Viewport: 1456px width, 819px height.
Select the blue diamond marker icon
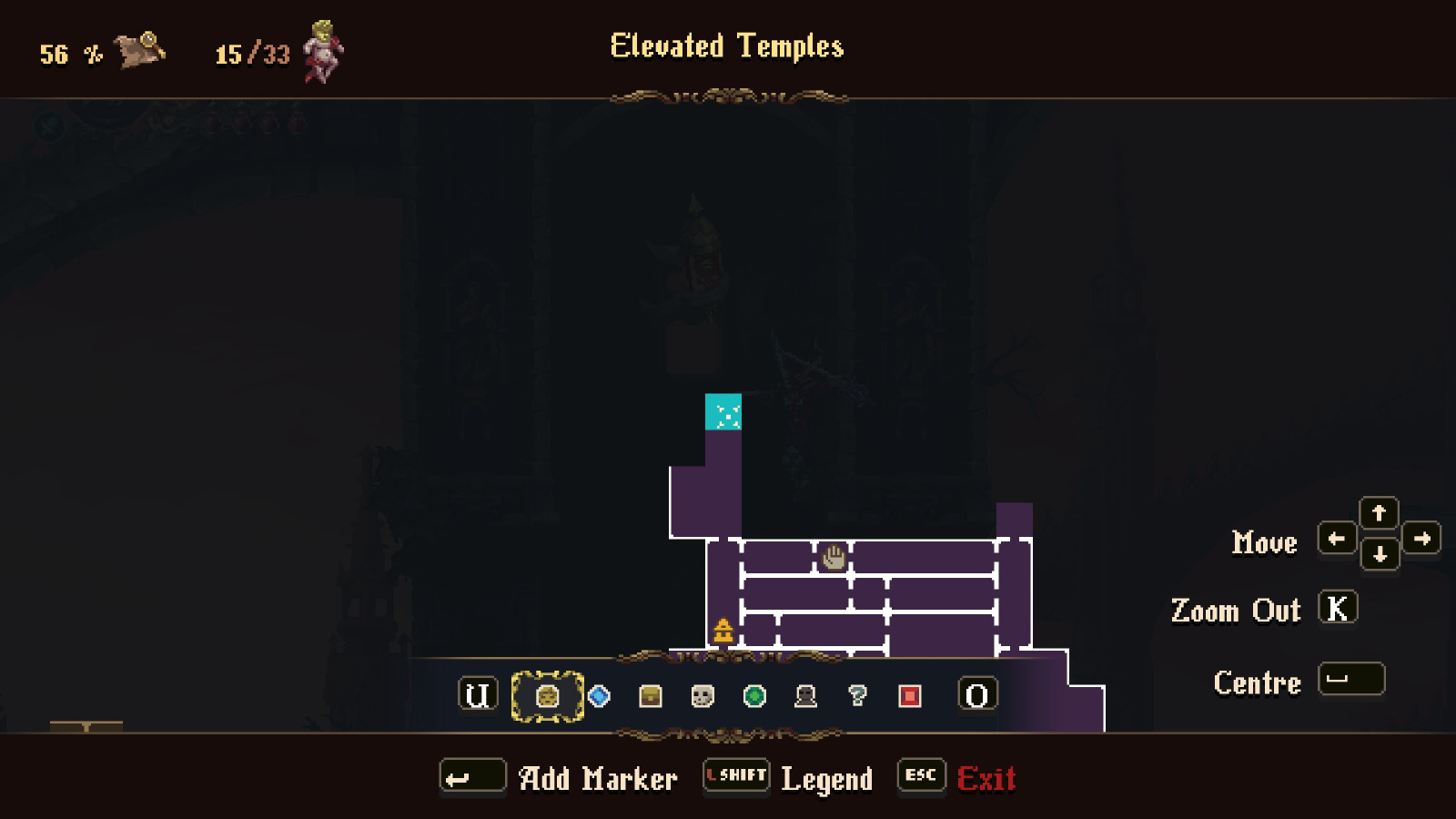coord(598,694)
